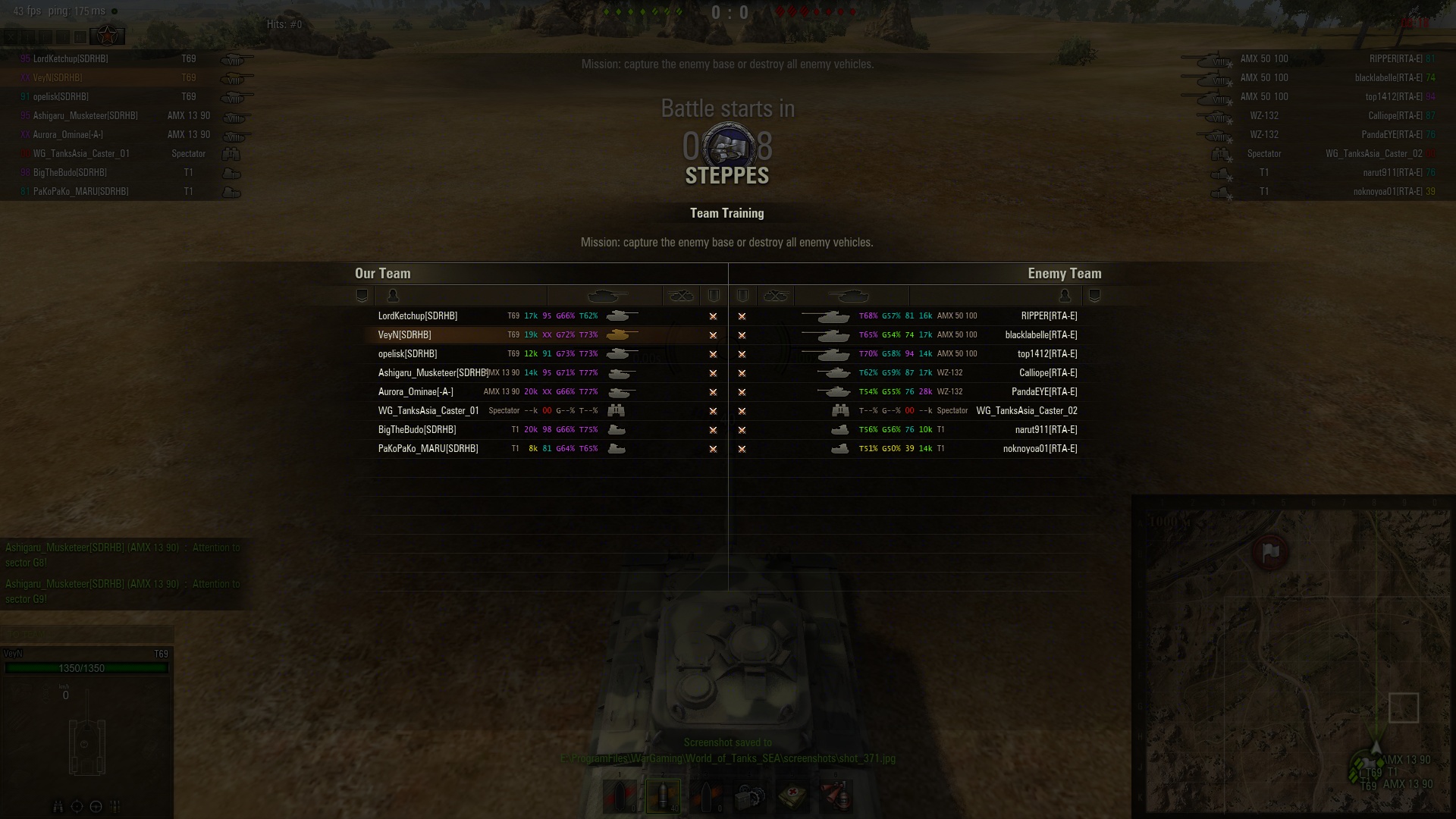1456x819 pixels.
Task: Choose PandaEYE[RTA-E] in the Enemy Team table
Action: click(x=1044, y=392)
